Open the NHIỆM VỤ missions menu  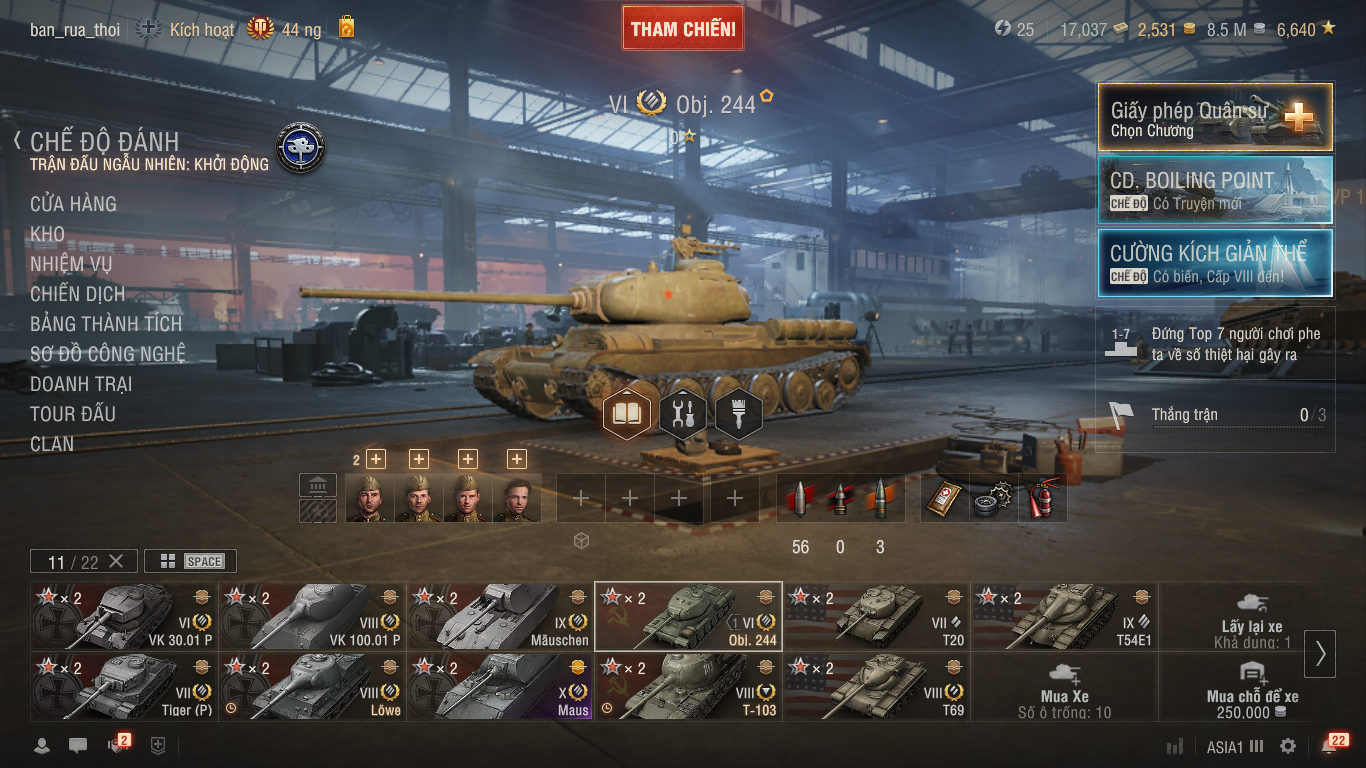point(71,264)
